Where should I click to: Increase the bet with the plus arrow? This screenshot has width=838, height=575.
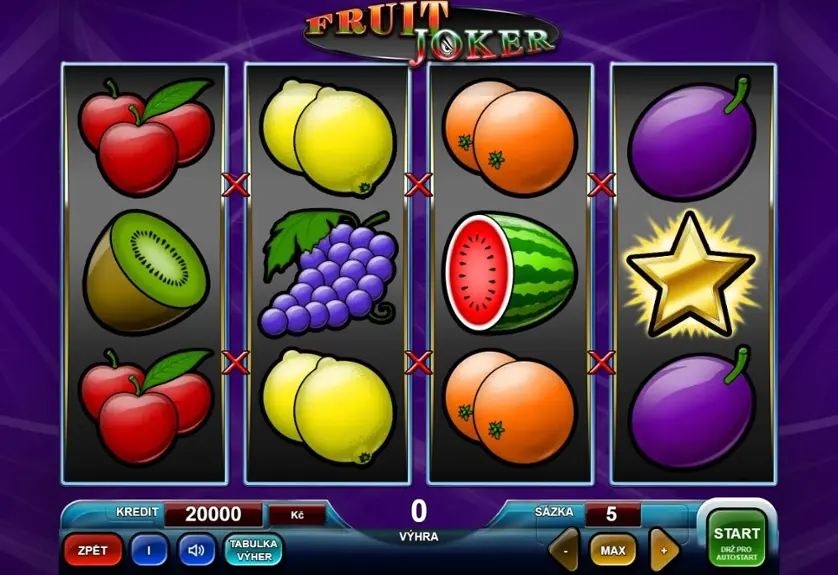coord(663,549)
